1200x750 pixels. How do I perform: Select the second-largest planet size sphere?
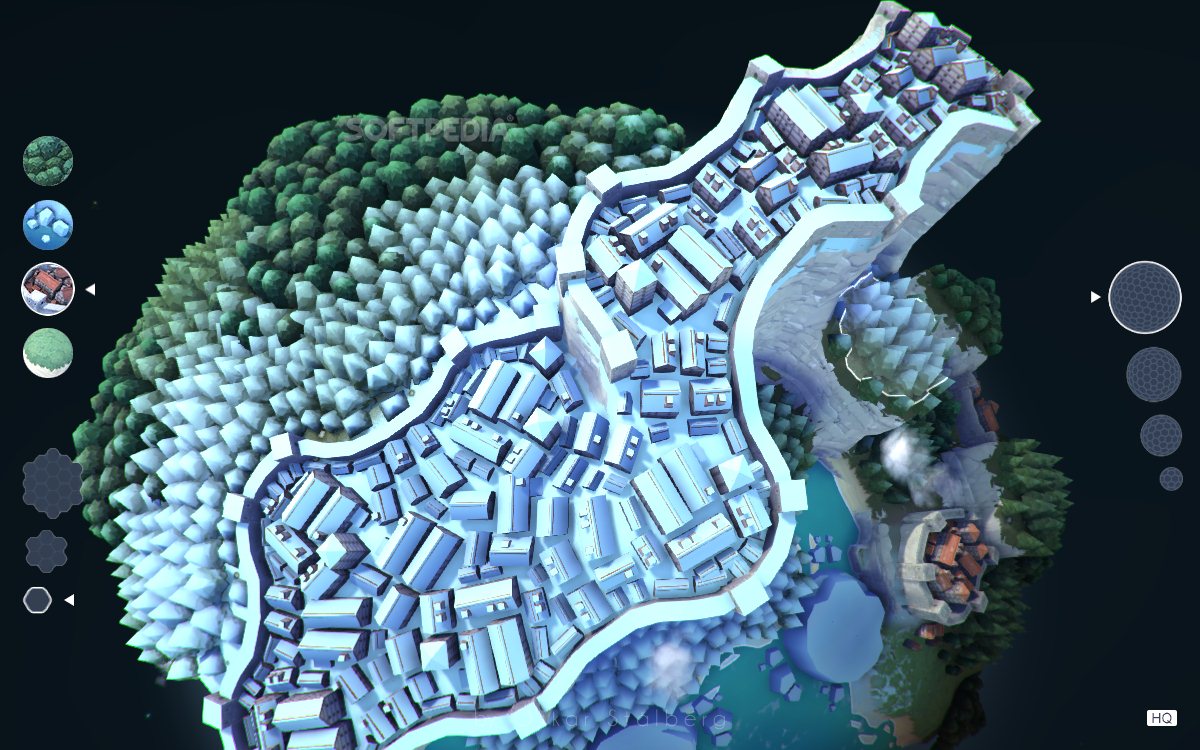(1154, 375)
